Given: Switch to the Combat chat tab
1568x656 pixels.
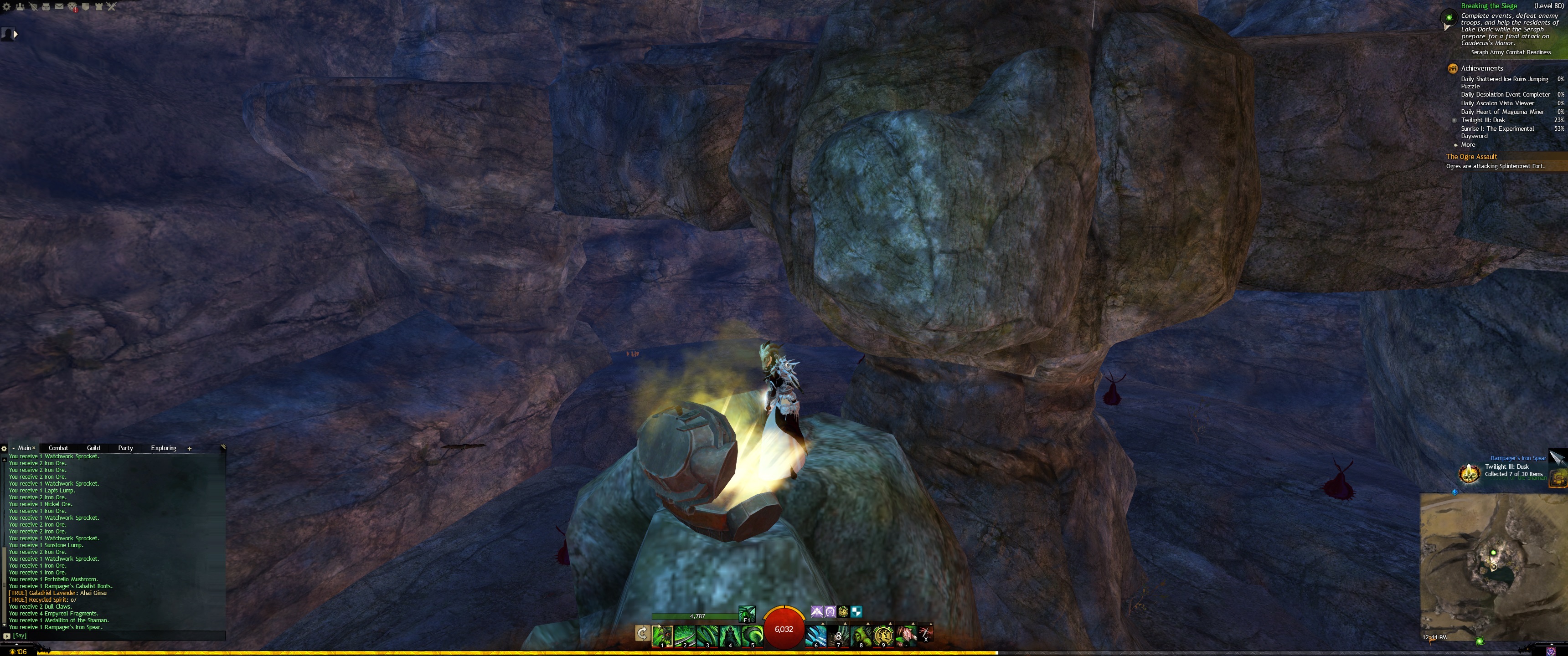Looking at the screenshot, I should [x=58, y=448].
